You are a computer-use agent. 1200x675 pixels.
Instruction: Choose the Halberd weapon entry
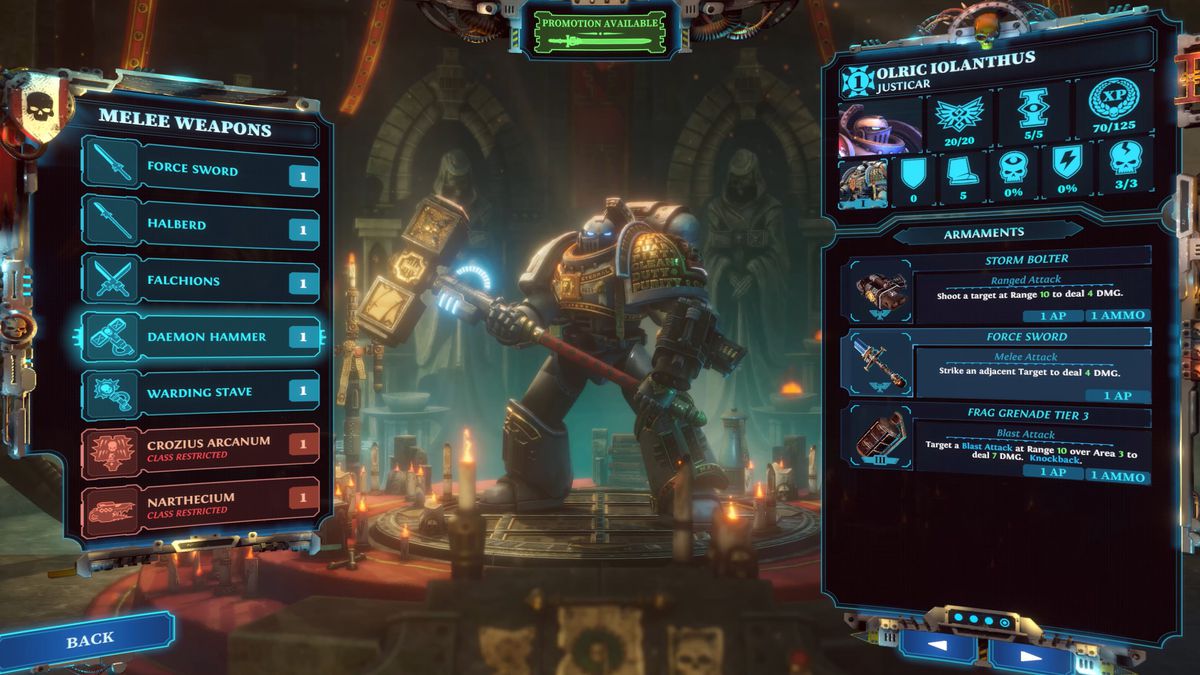200,225
